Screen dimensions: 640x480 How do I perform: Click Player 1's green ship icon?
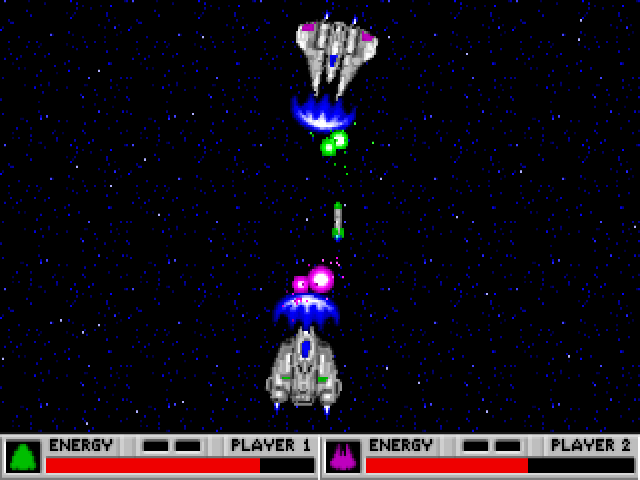point(23,457)
